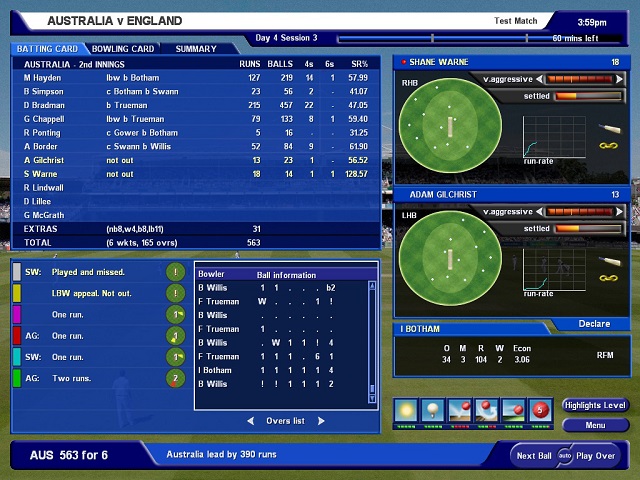The image size is (640, 480).
Task: Select the Batting Card tab
Action: click(x=48, y=48)
